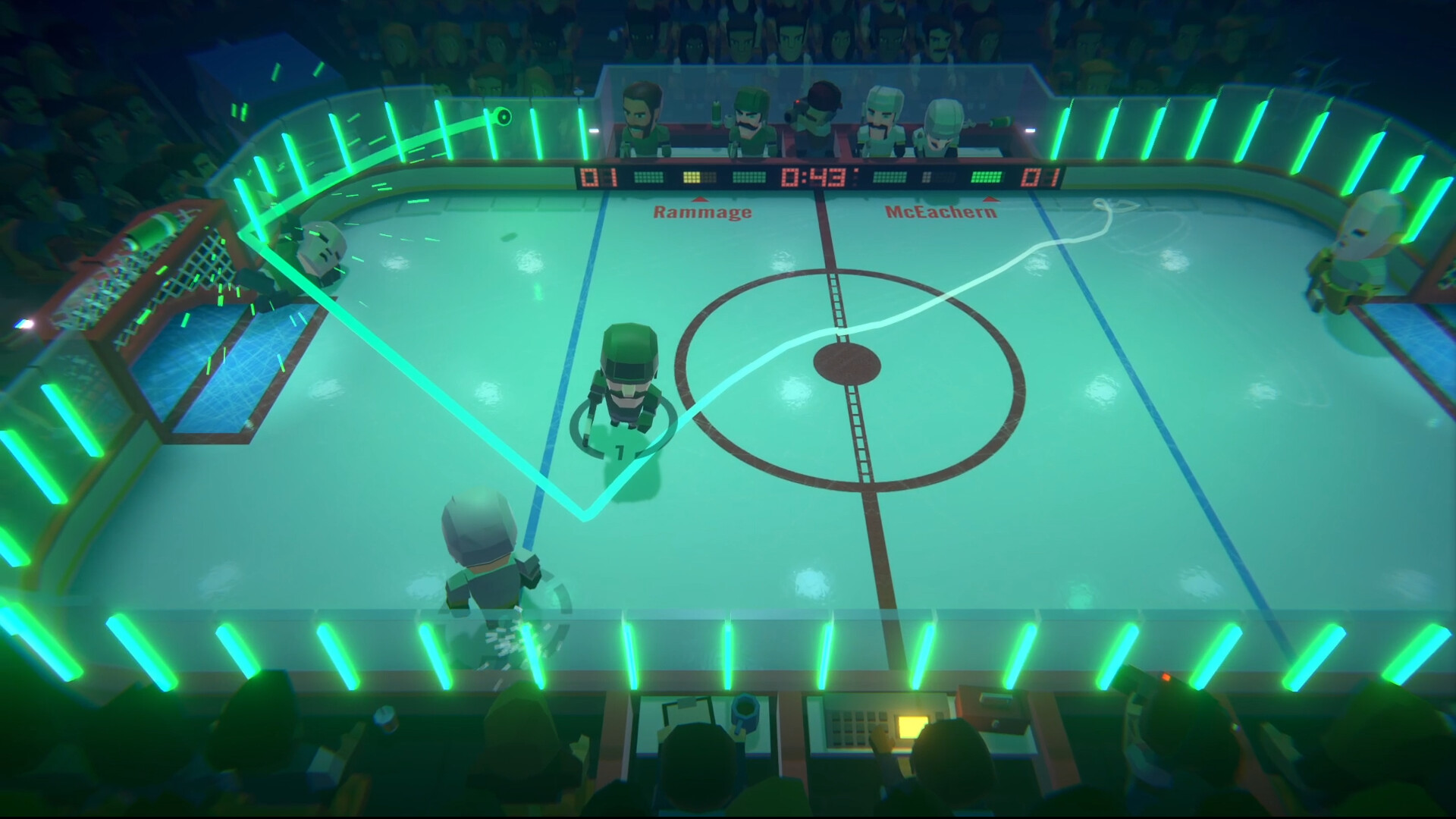Screen dimensions: 1456x819
Task: Click the red arrow above the Rammage label
Action: 701,199
